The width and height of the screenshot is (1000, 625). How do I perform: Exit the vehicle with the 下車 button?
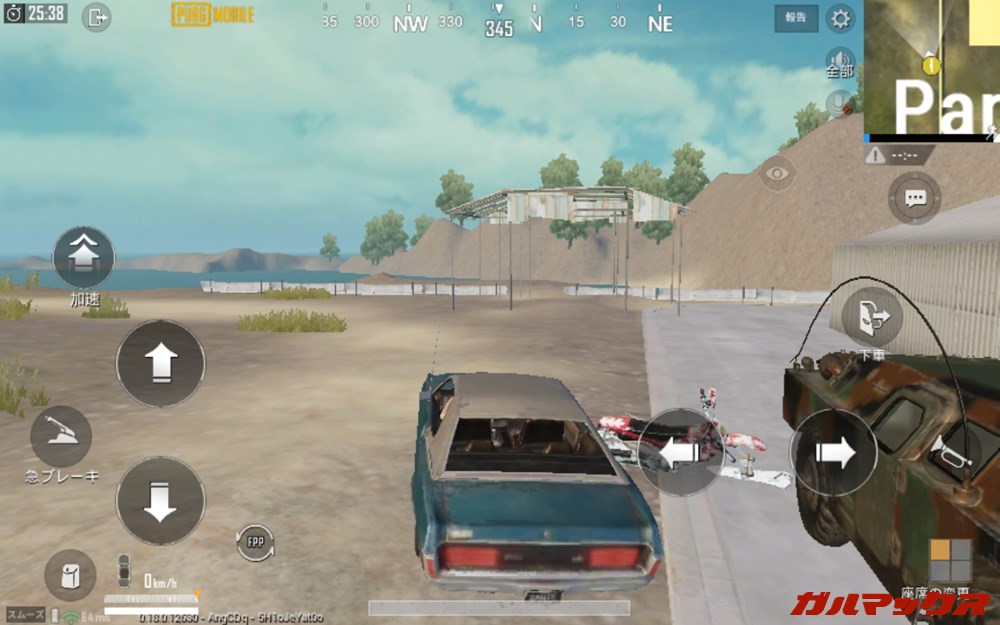pyautogui.click(x=870, y=316)
